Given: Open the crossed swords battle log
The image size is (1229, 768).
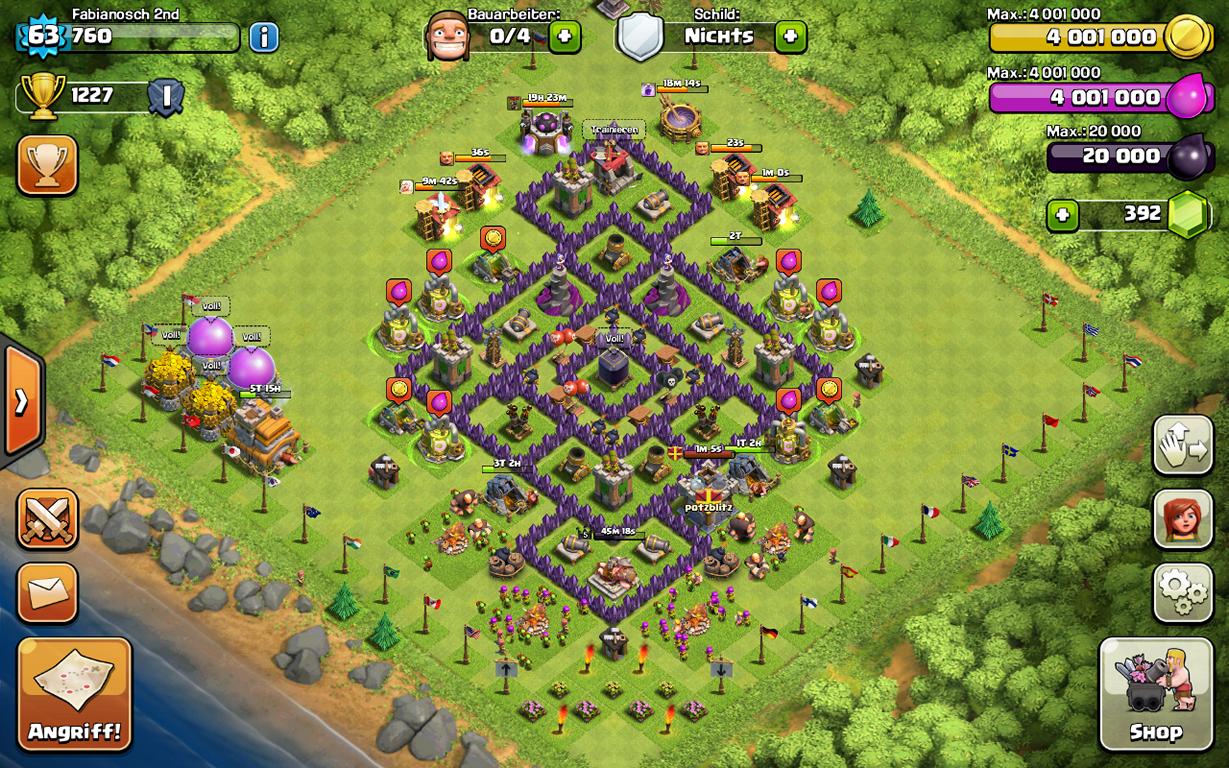Looking at the screenshot, I should tap(47, 518).
